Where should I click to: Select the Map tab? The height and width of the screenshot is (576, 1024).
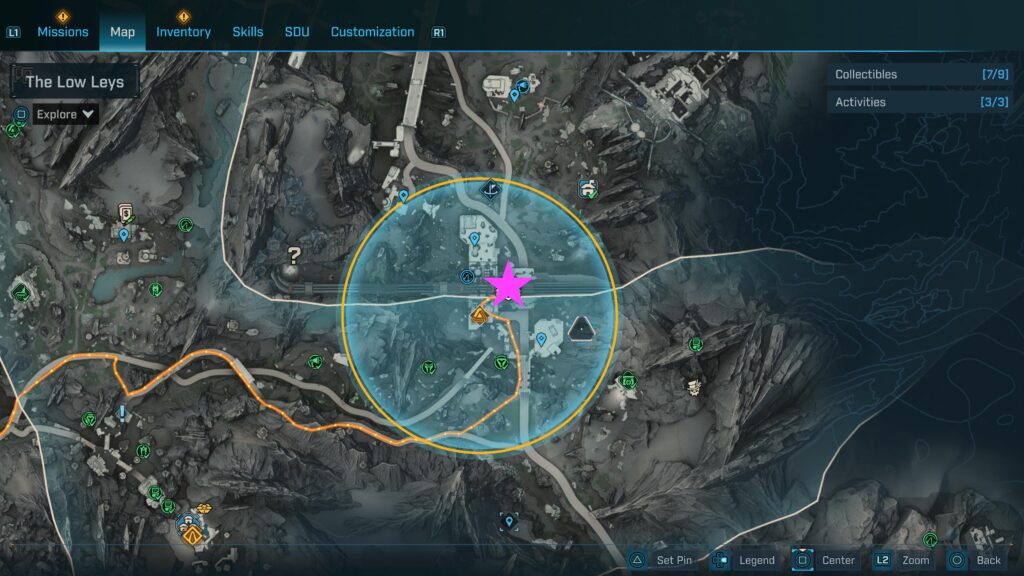coord(122,32)
